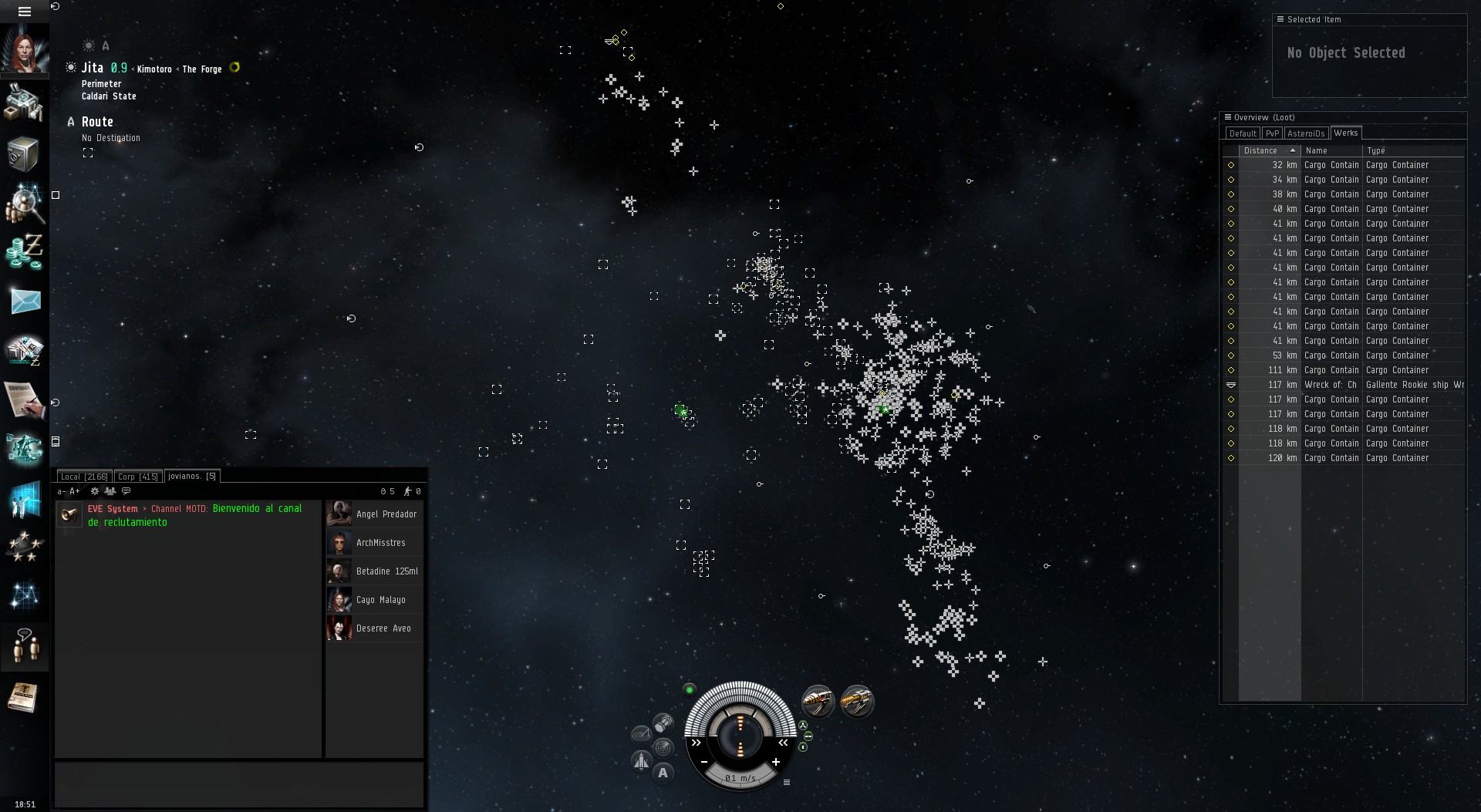The image size is (1481, 812).
Task: Switch to the PvP overview tab
Action: tap(1272, 133)
